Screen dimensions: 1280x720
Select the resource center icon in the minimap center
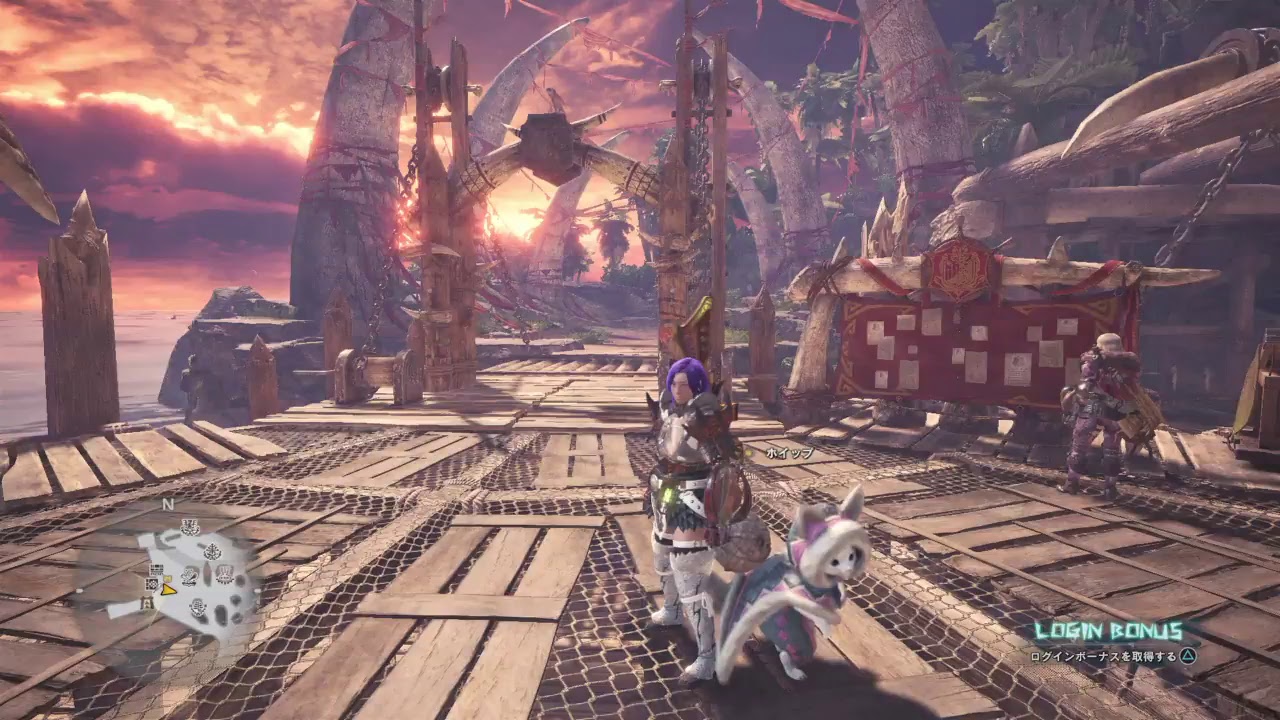click(189, 576)
